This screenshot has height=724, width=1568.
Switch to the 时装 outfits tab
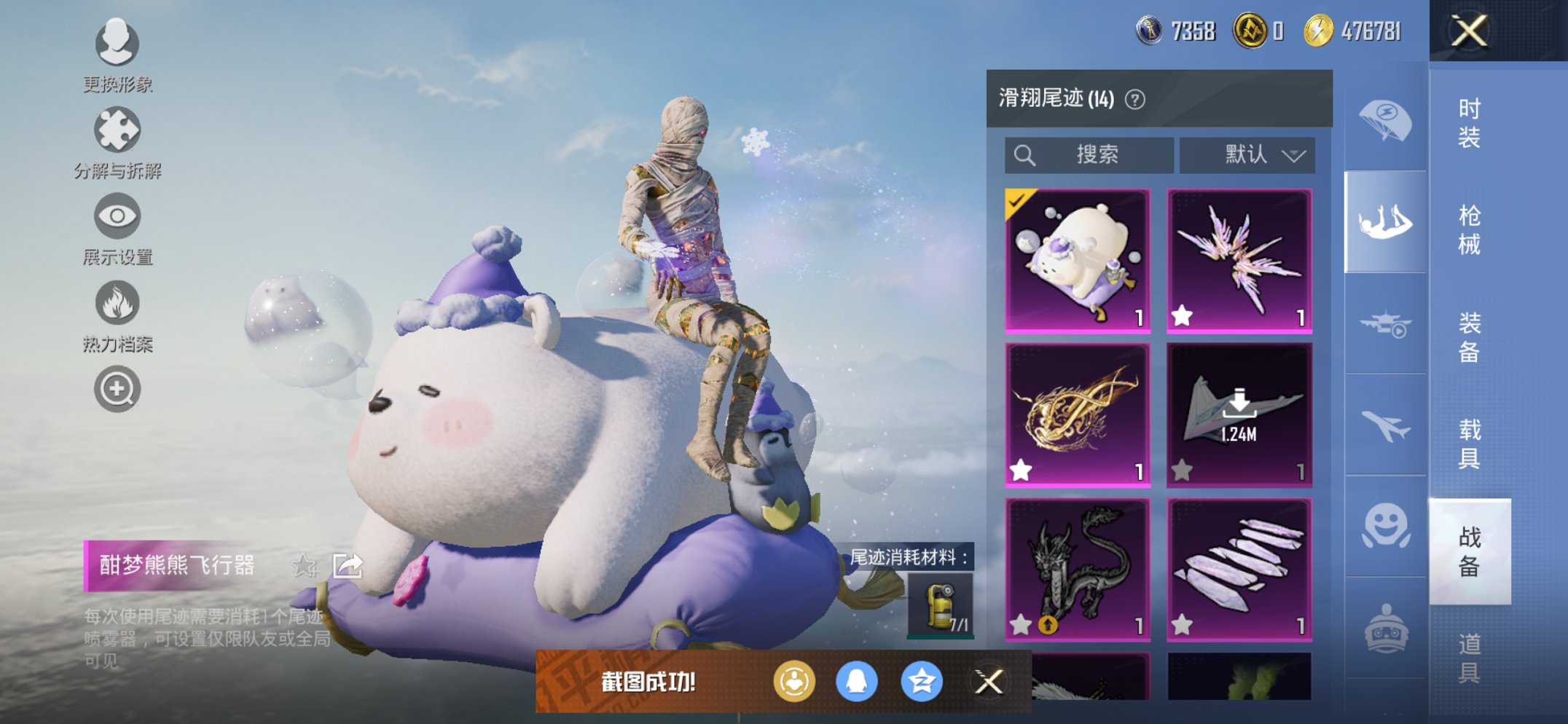1469,122
